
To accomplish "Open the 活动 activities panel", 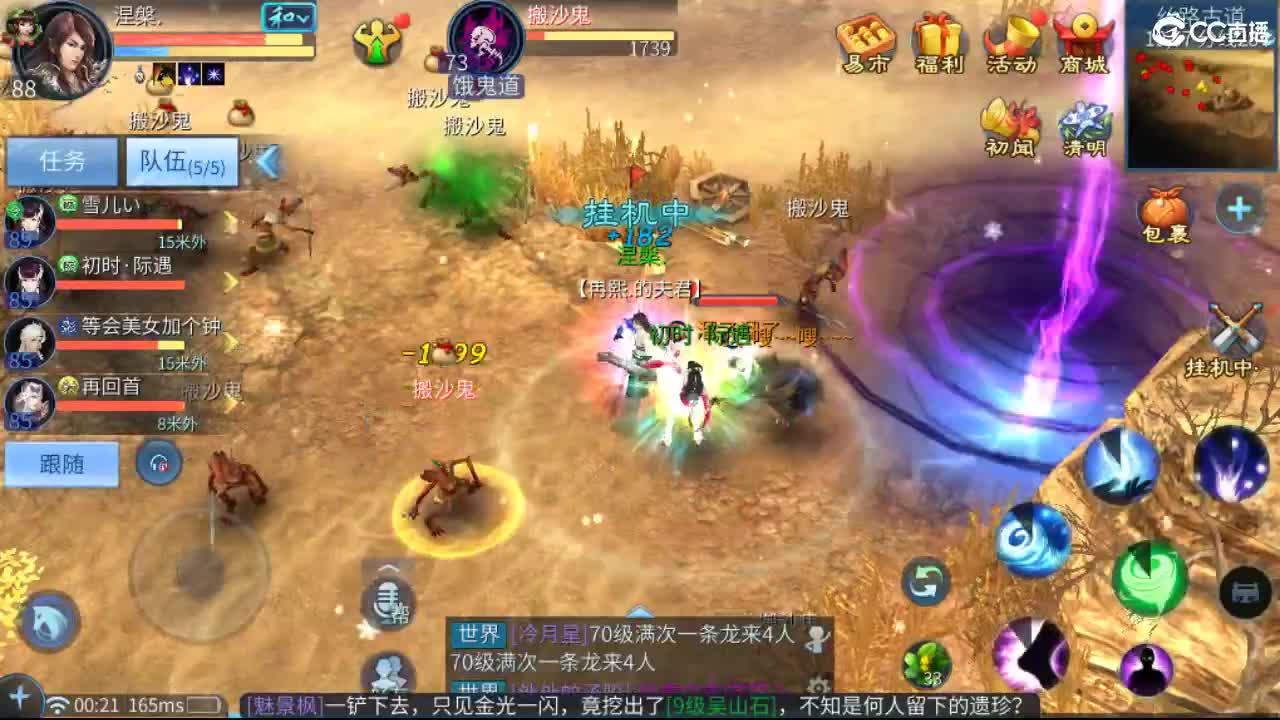I will click(x=1008, y=42).
